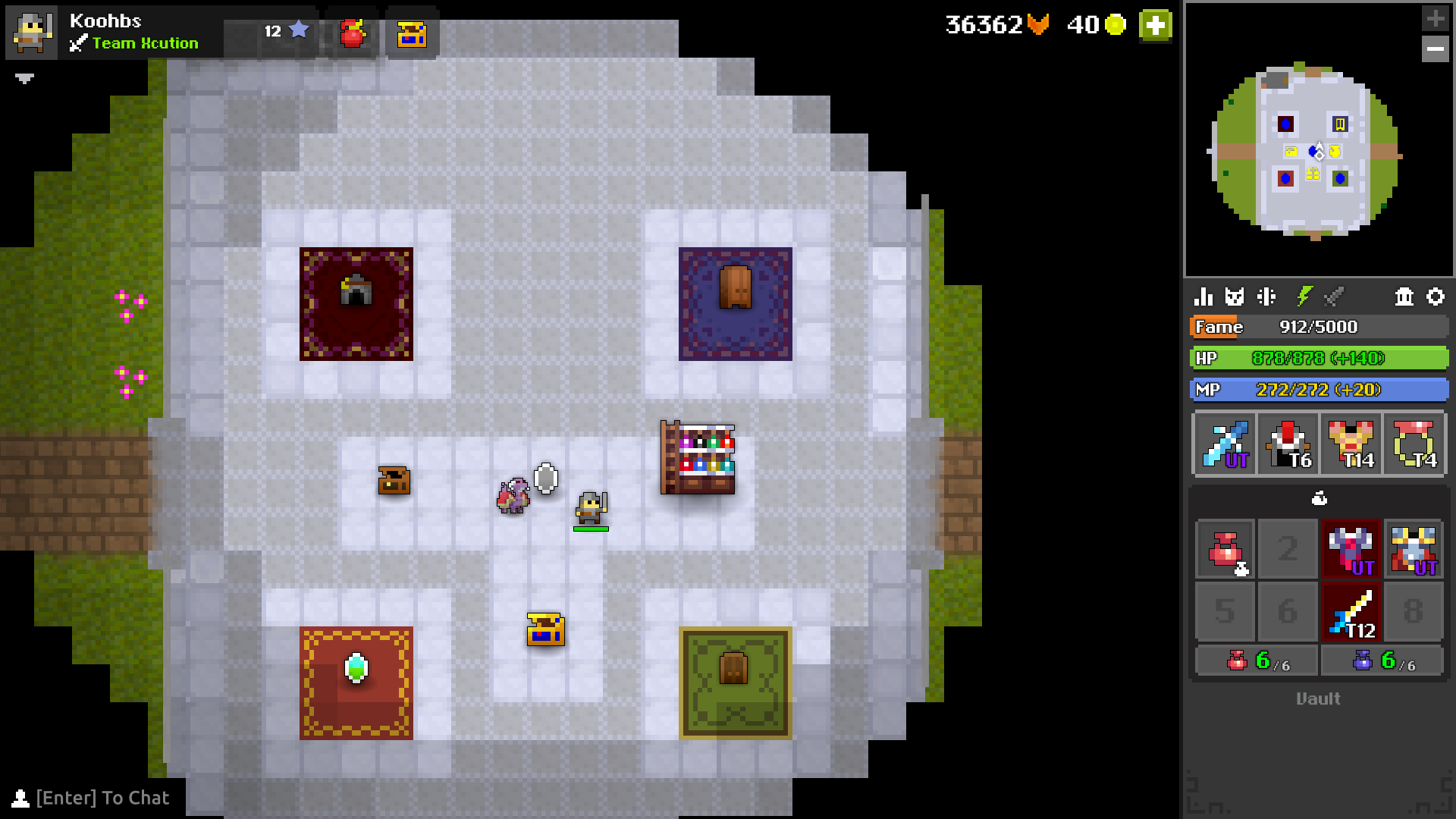Screen dimensions: 1456x819
Task: Click the health potion 6/6 storage slot
Action: pyautogui.click(x=1256, y=660)
